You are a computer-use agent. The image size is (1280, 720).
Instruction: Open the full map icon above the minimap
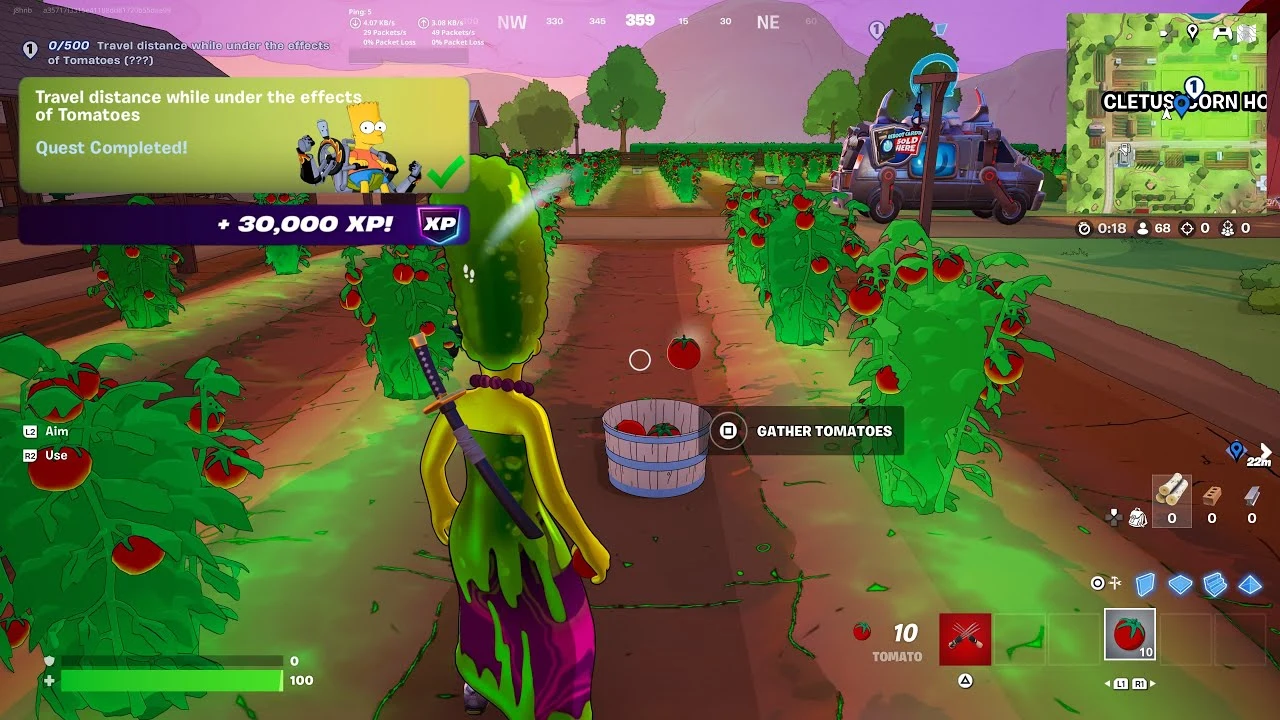point(1246,33)
